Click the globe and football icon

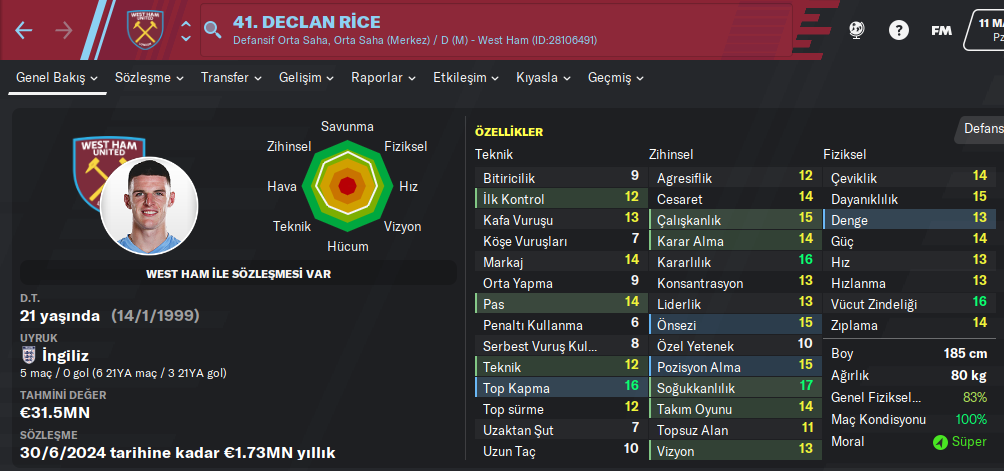point(856,30)
